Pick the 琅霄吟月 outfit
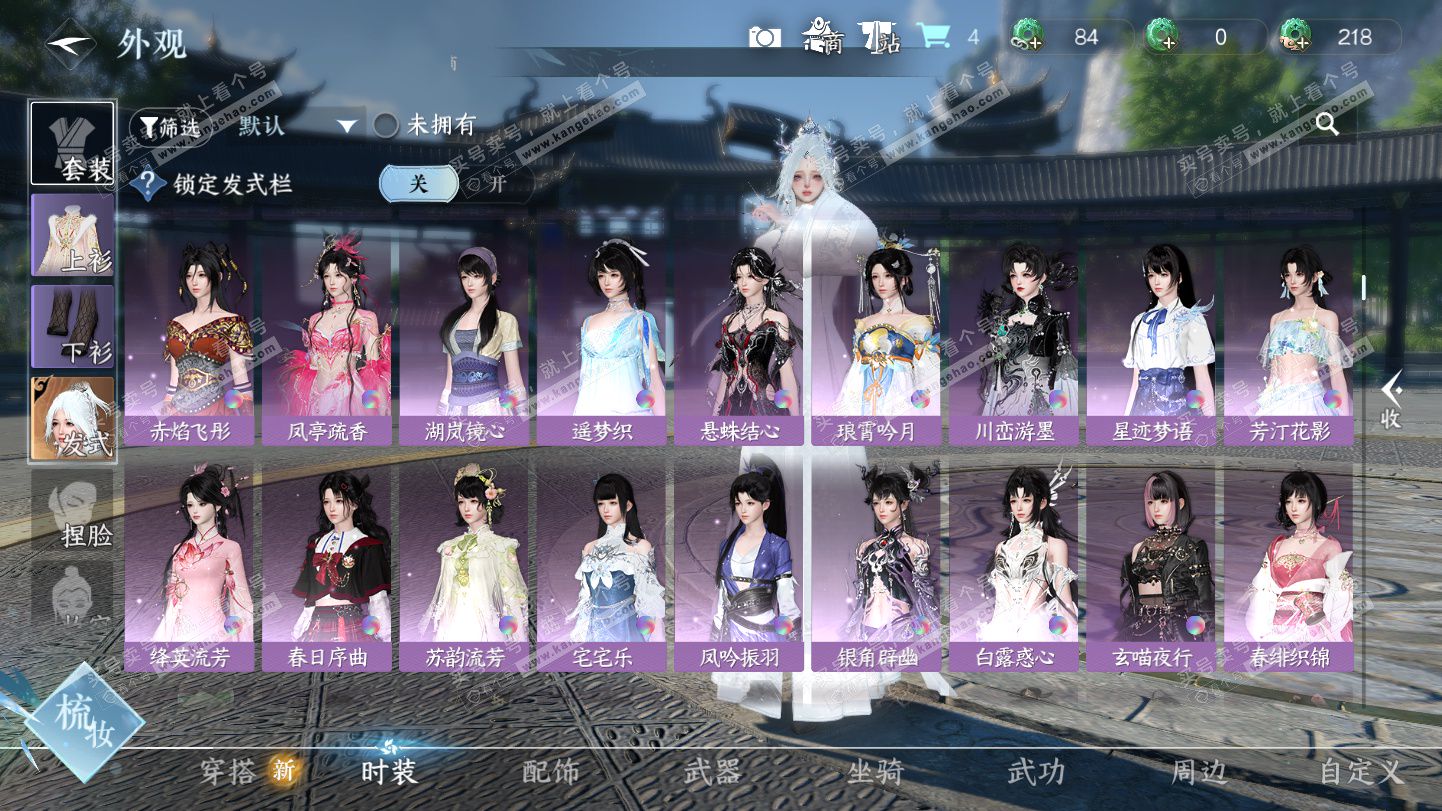1442x811 pixels. tap(876, 340)
